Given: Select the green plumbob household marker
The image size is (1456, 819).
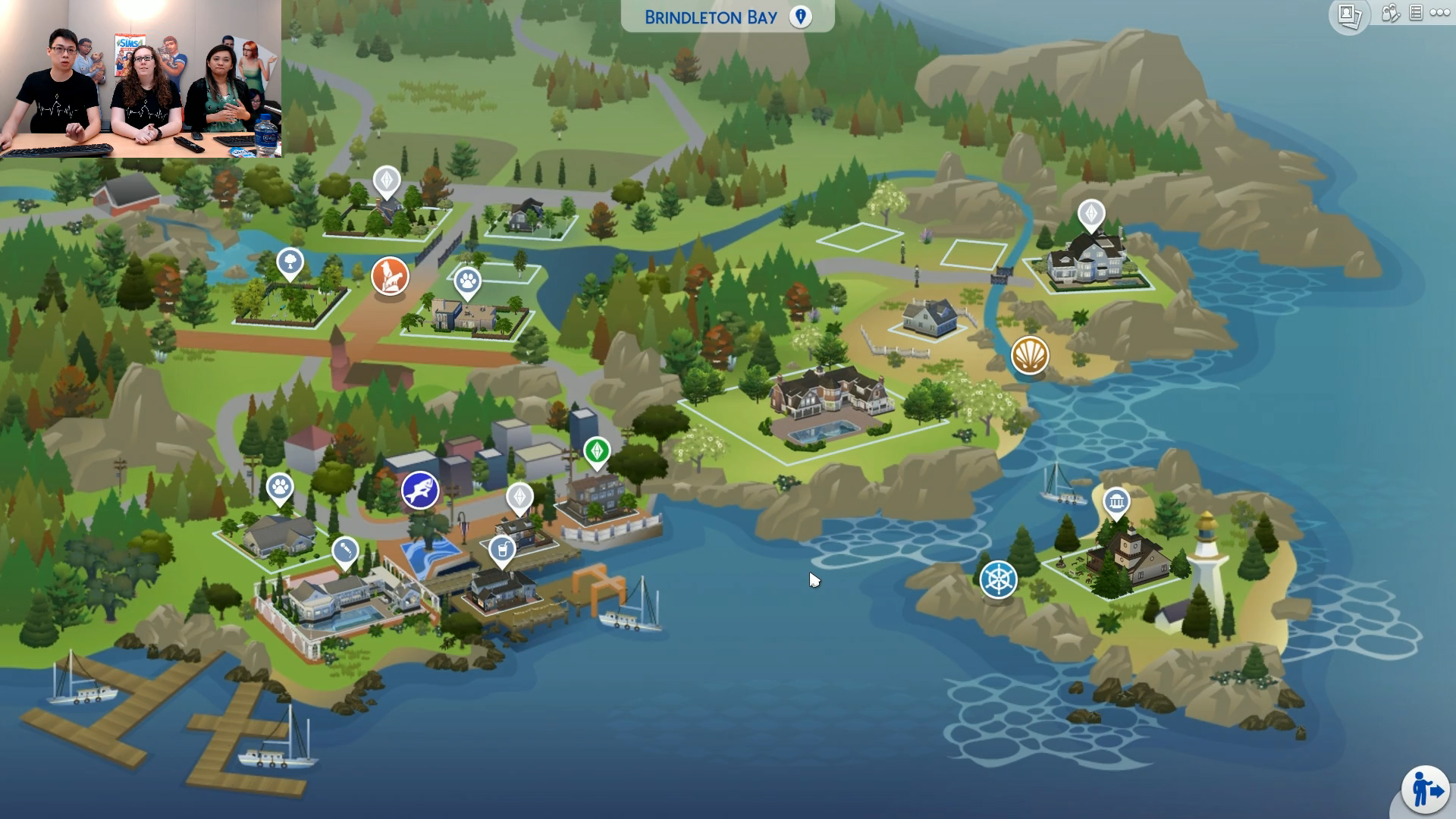Looking at the screenshot, I should coord(597,451).
